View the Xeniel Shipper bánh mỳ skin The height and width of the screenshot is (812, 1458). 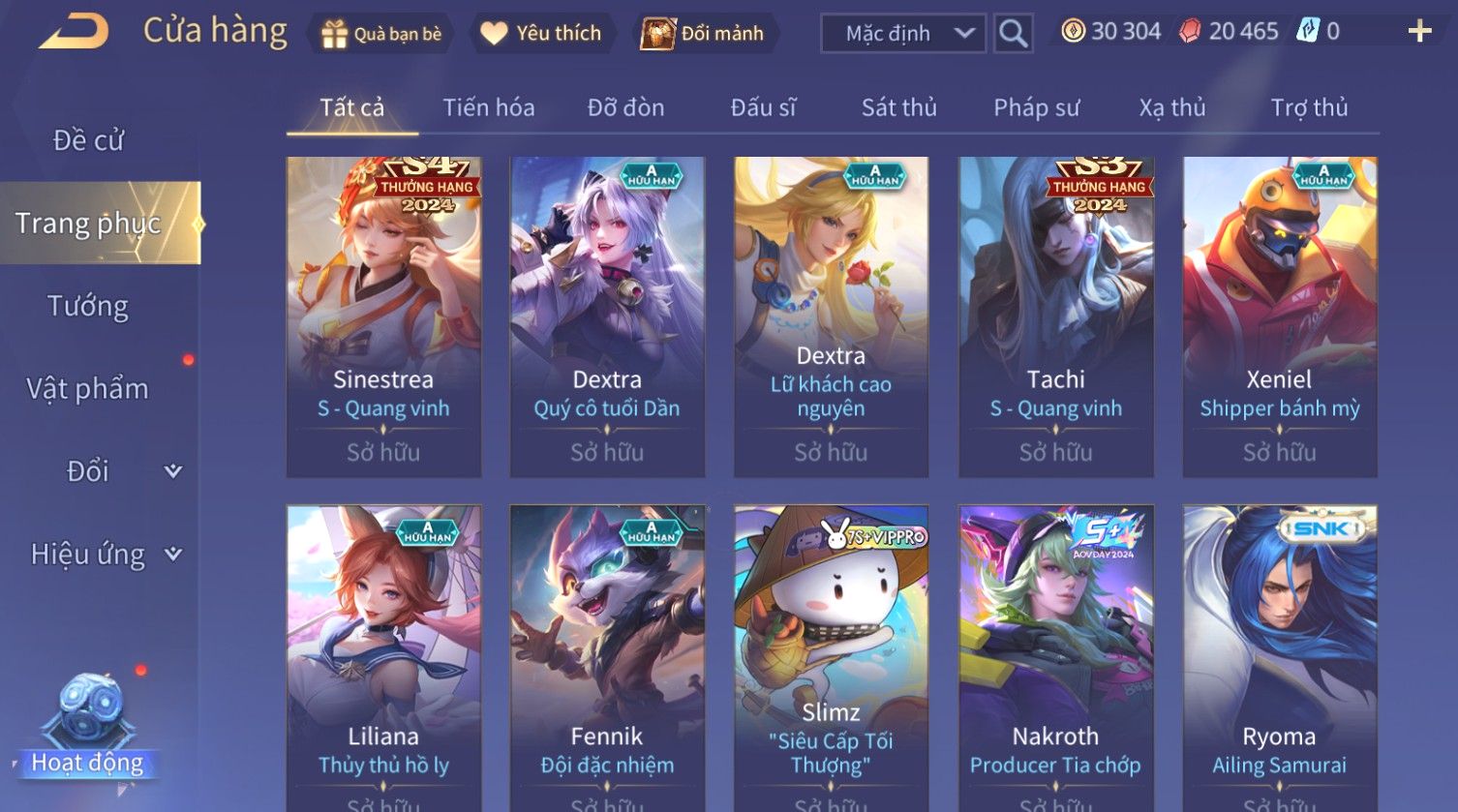(1279, 316)
